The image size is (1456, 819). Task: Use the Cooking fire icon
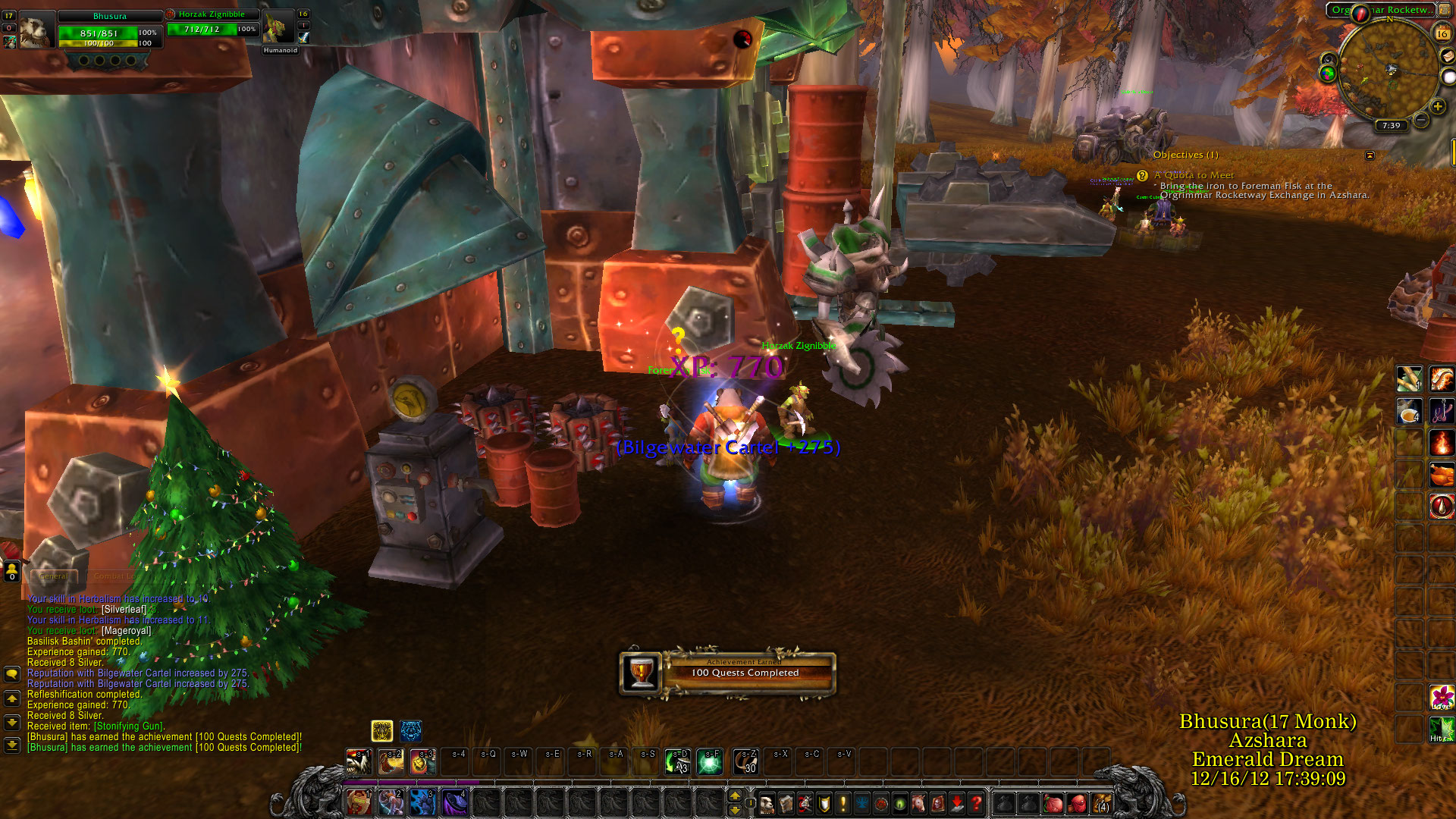1441,442
